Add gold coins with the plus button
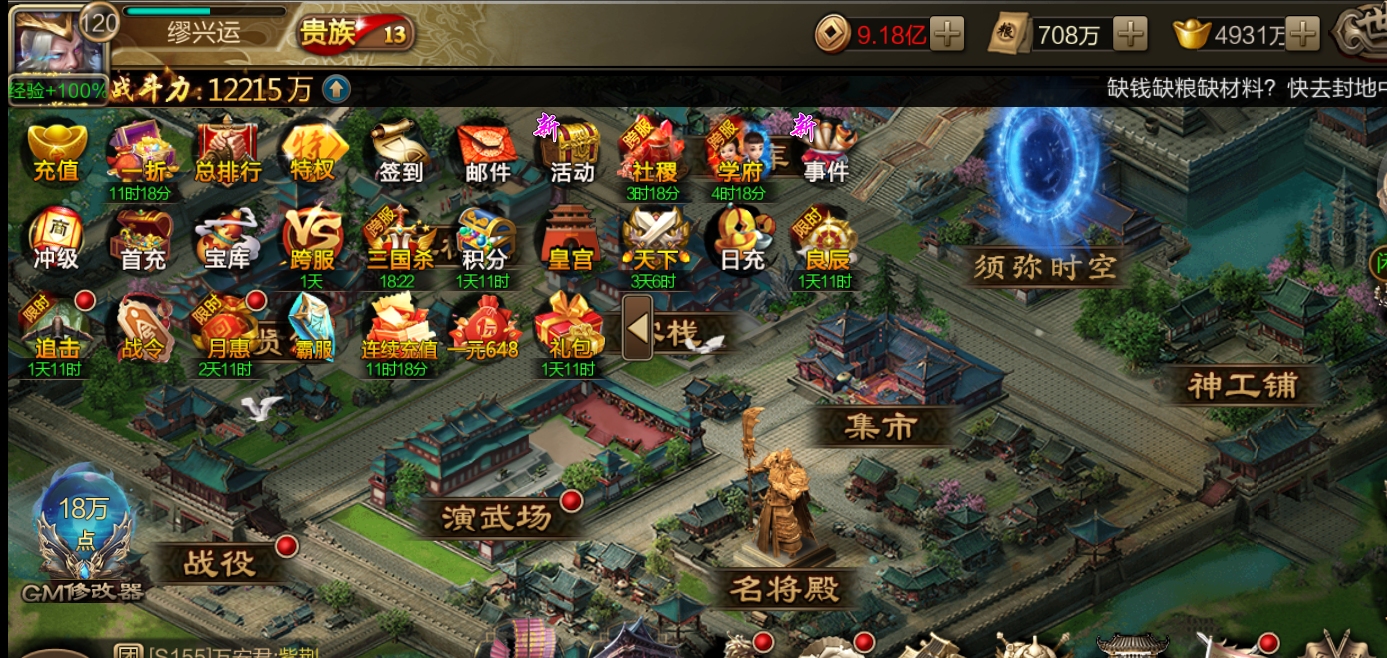Screen dimensions: 1387x658 click(x=946, y=35)
